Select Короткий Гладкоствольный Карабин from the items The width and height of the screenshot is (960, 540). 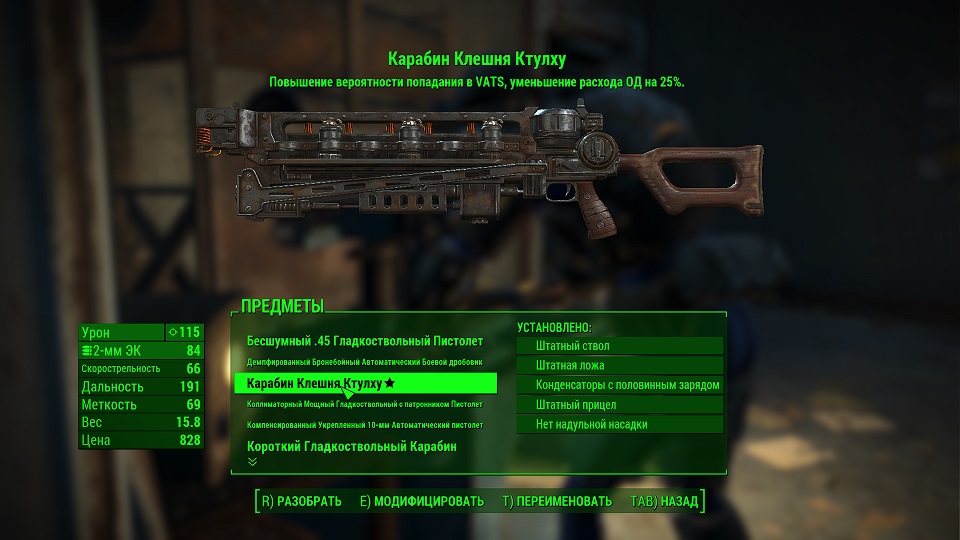(x=351, y=446)
